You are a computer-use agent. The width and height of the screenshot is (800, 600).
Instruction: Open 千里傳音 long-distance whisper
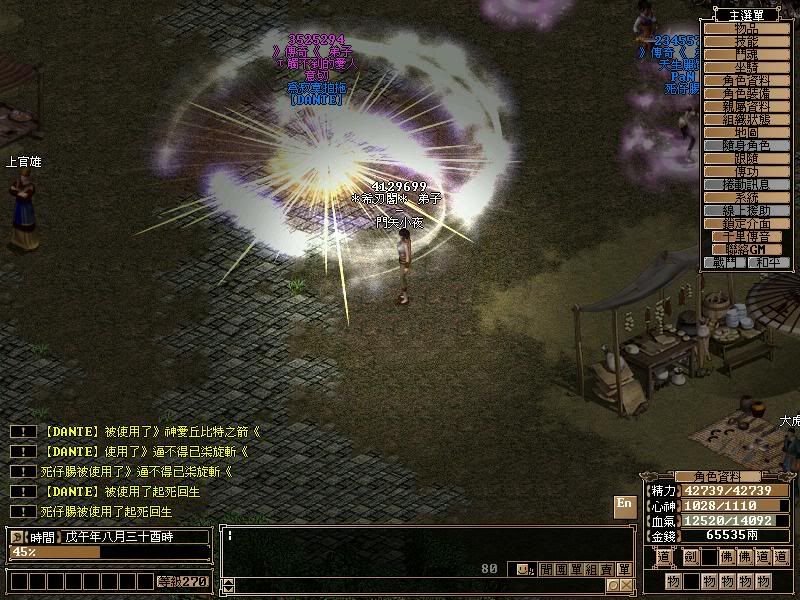(x=747, y=237)
